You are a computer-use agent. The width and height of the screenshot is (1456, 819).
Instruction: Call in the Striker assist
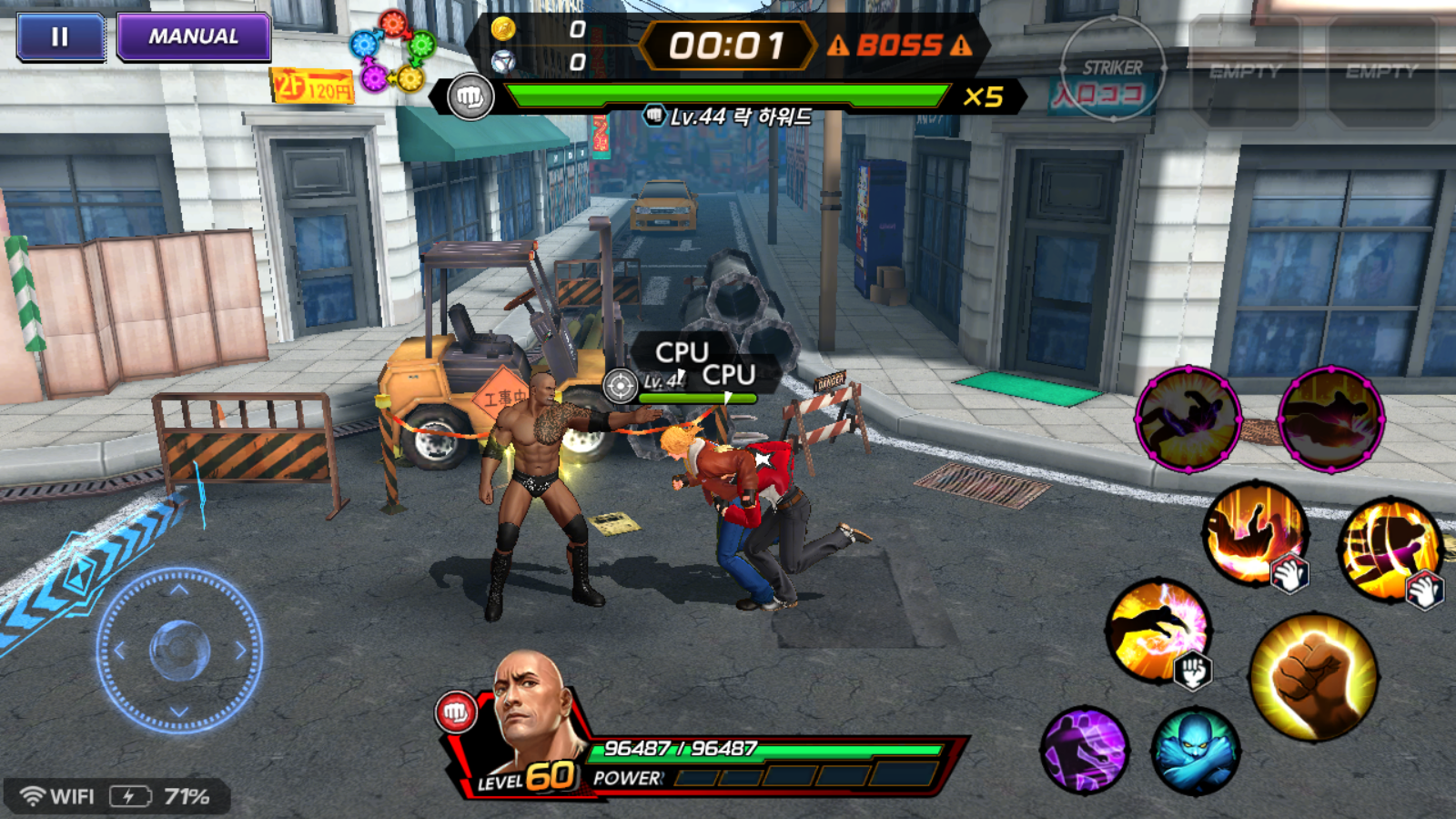click(x=1112, y=69)
